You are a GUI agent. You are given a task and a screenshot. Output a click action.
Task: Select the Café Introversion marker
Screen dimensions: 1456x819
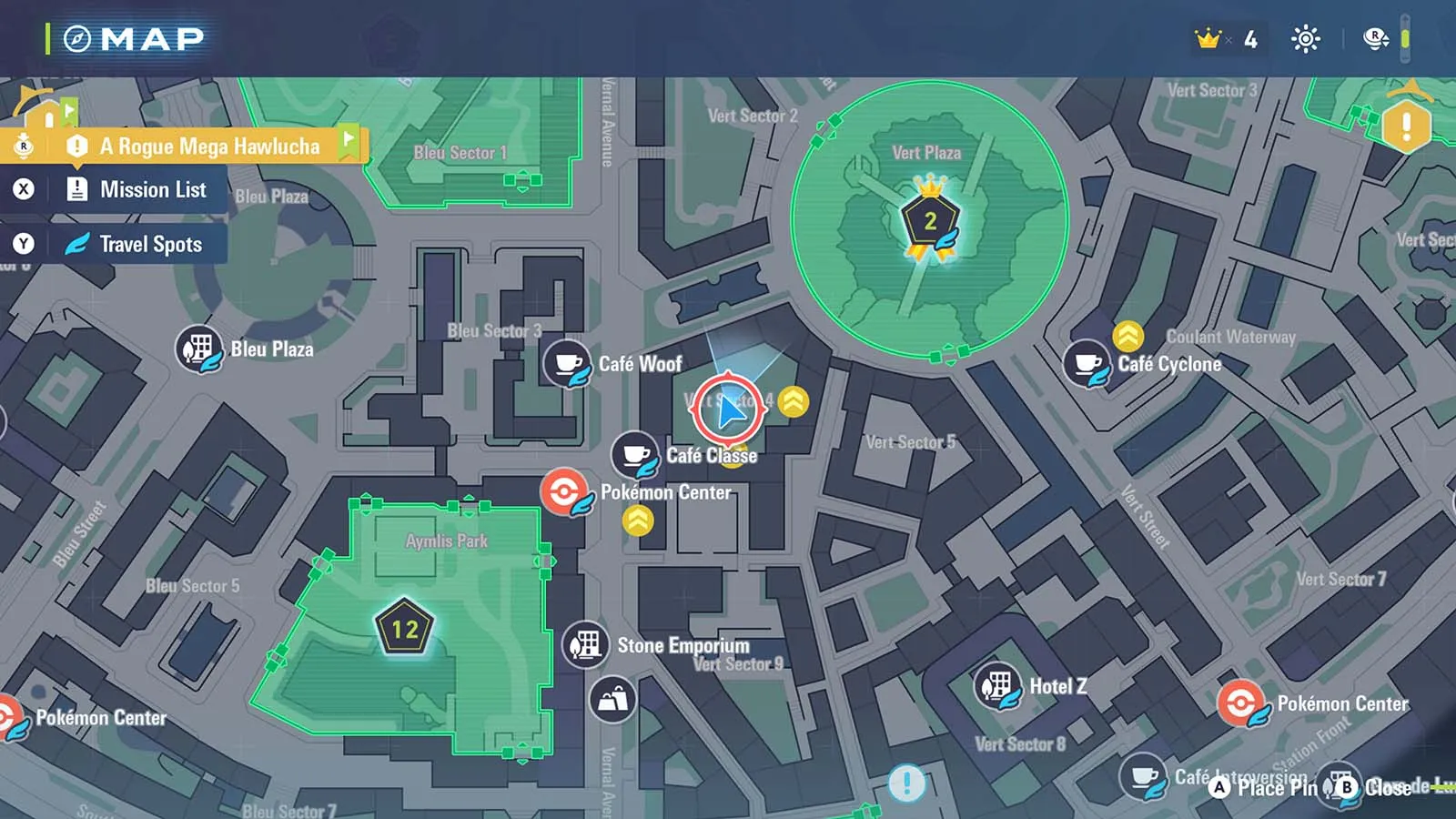click(1144, 777)
